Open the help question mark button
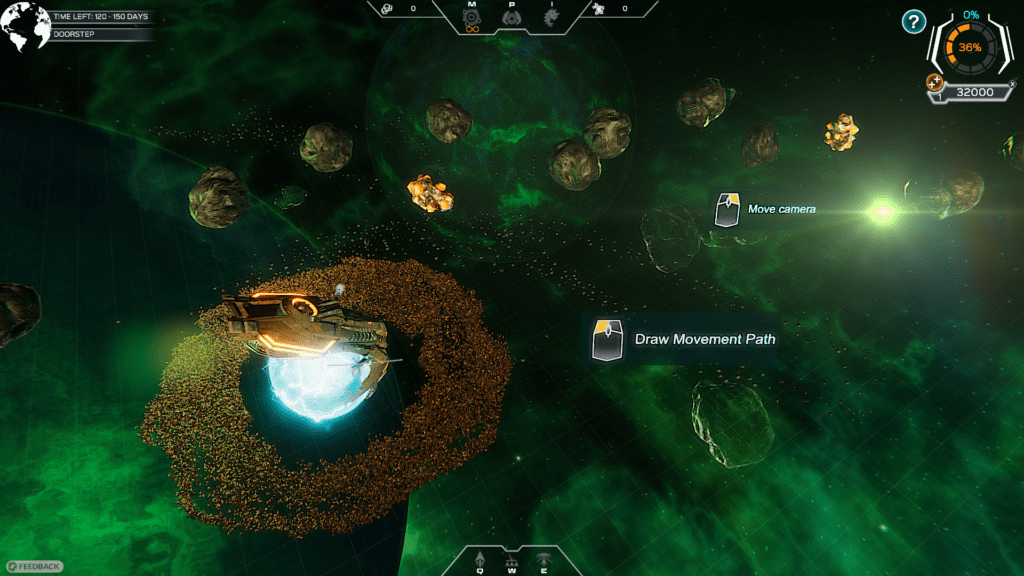Screen dimensions: 1024x576 [914, 21]
